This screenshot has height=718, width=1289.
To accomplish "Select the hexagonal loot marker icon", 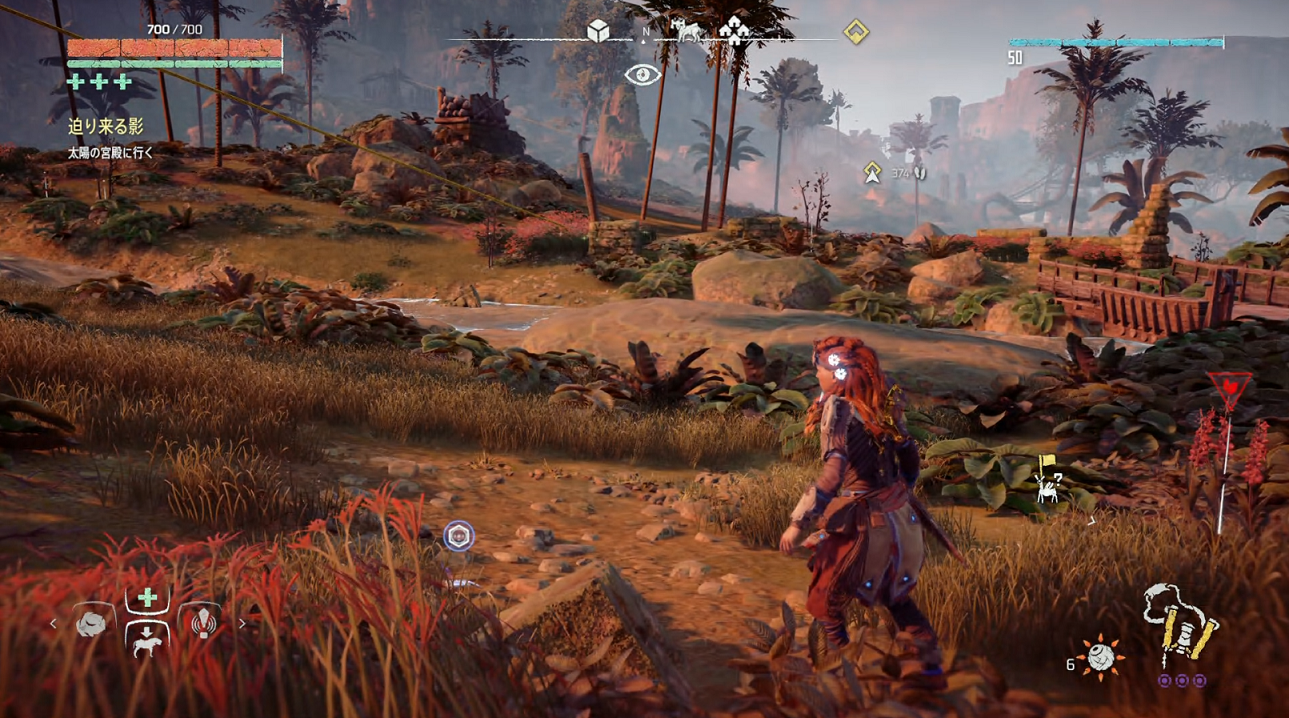I will (459, 536).
